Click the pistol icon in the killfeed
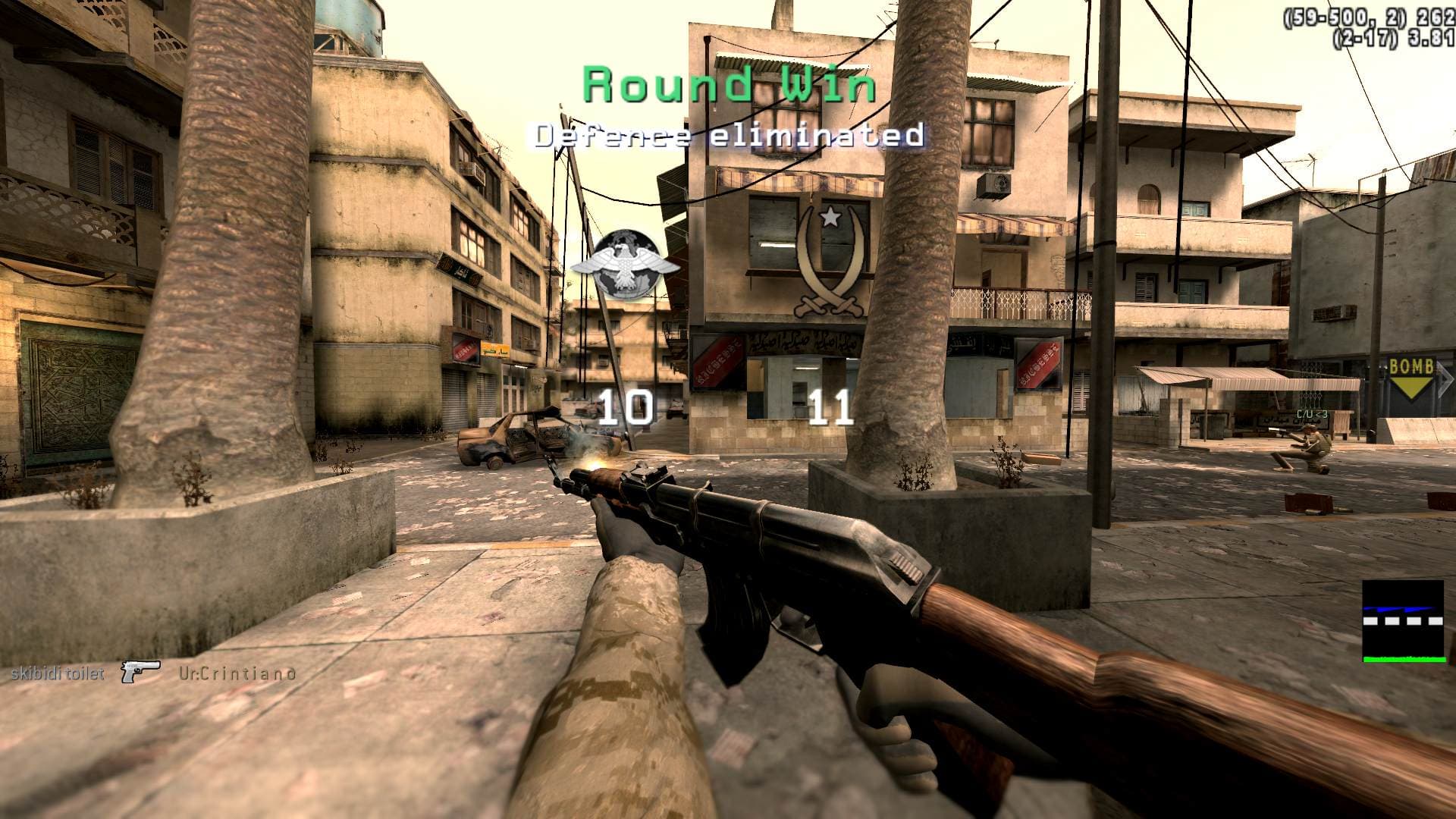 pyautogui.click(x=141, y=670)
